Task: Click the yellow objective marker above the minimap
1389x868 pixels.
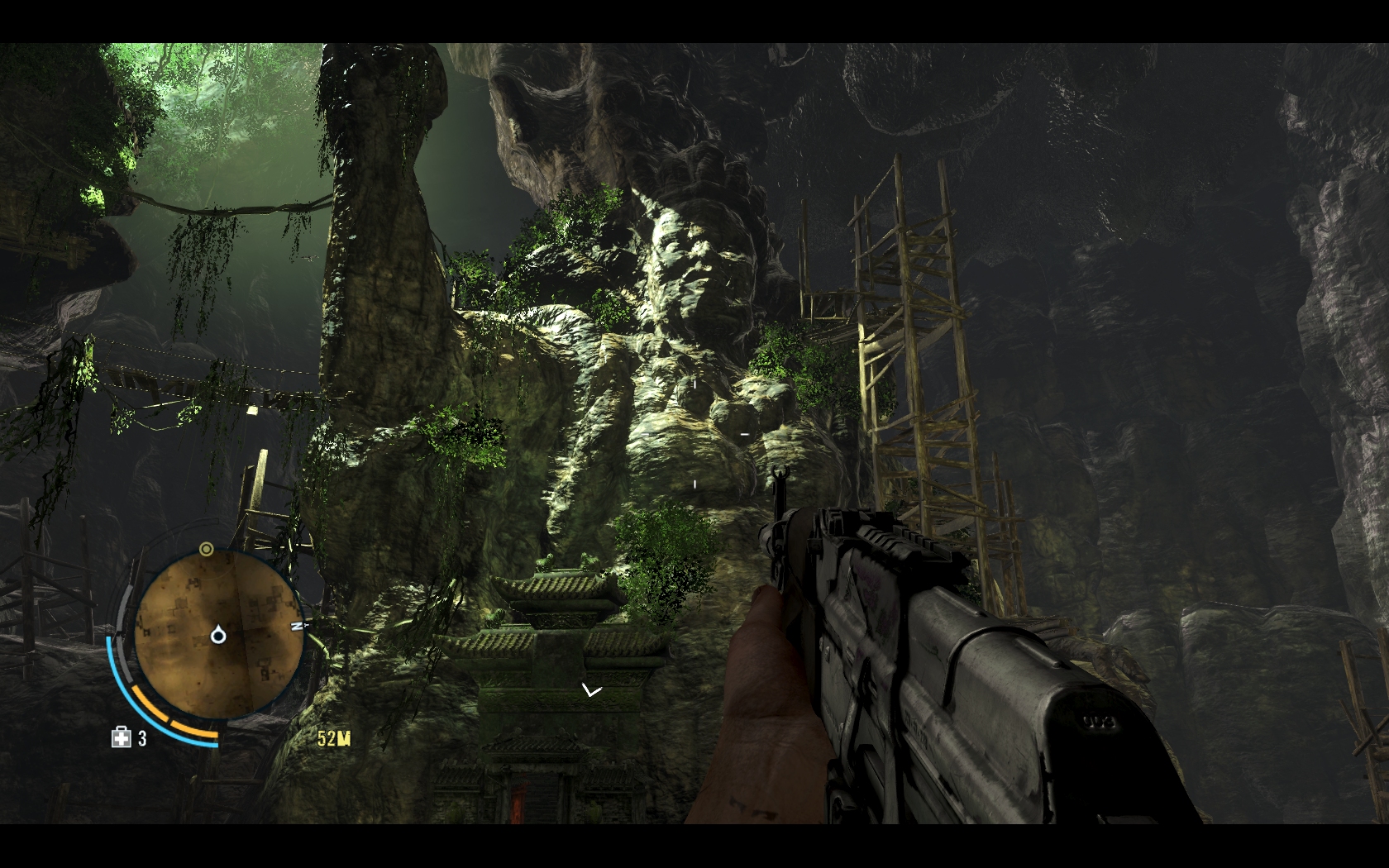Action: point(207,549)
